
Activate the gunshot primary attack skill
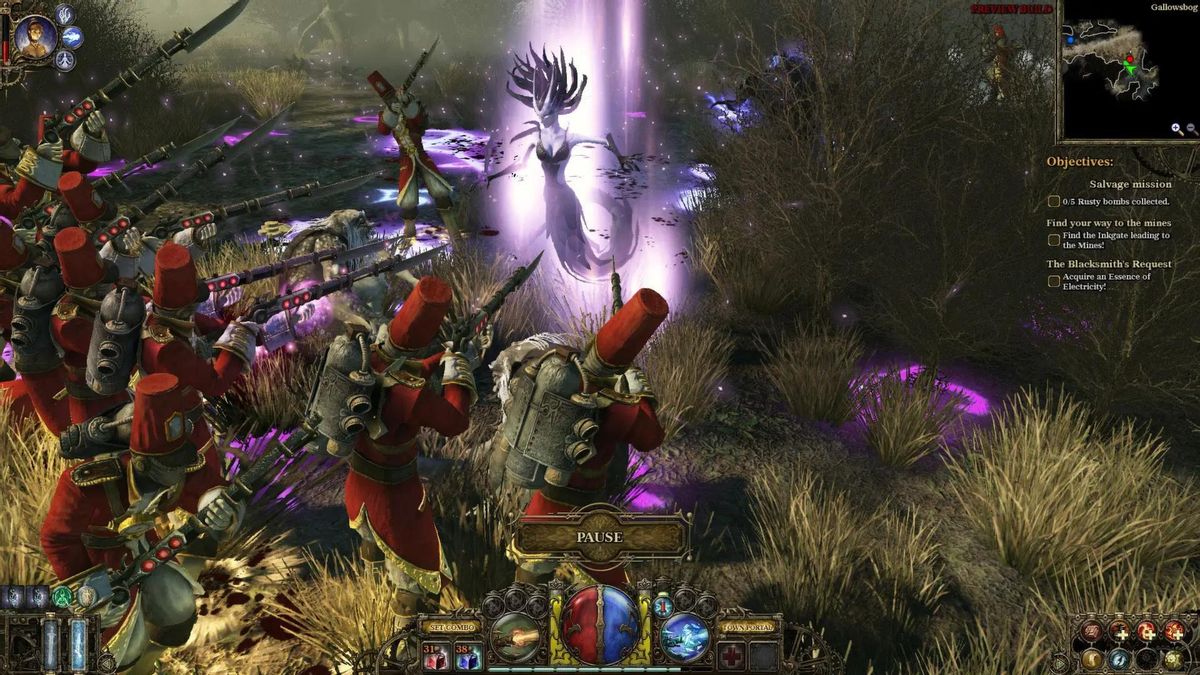518,636
